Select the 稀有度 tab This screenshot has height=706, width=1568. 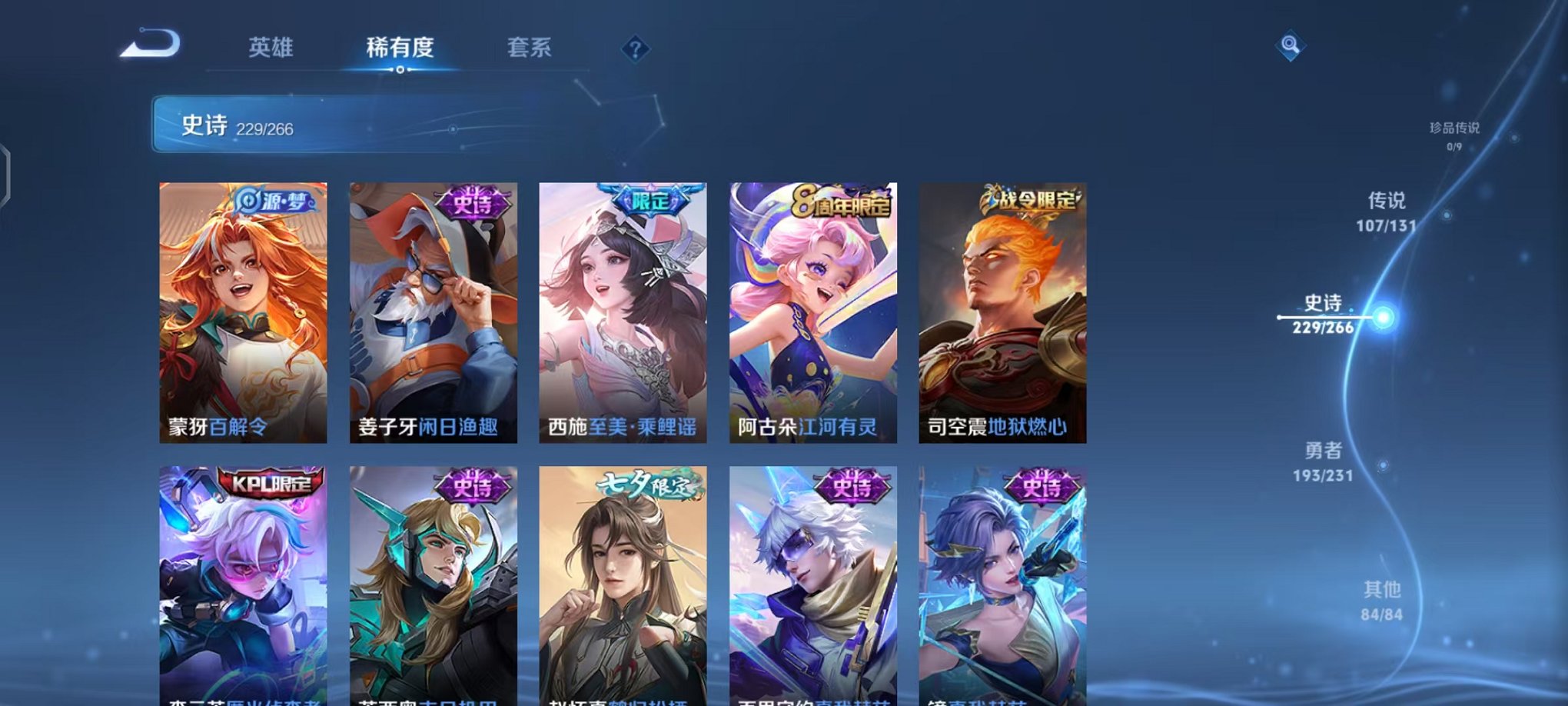click(x=401, y=47)
